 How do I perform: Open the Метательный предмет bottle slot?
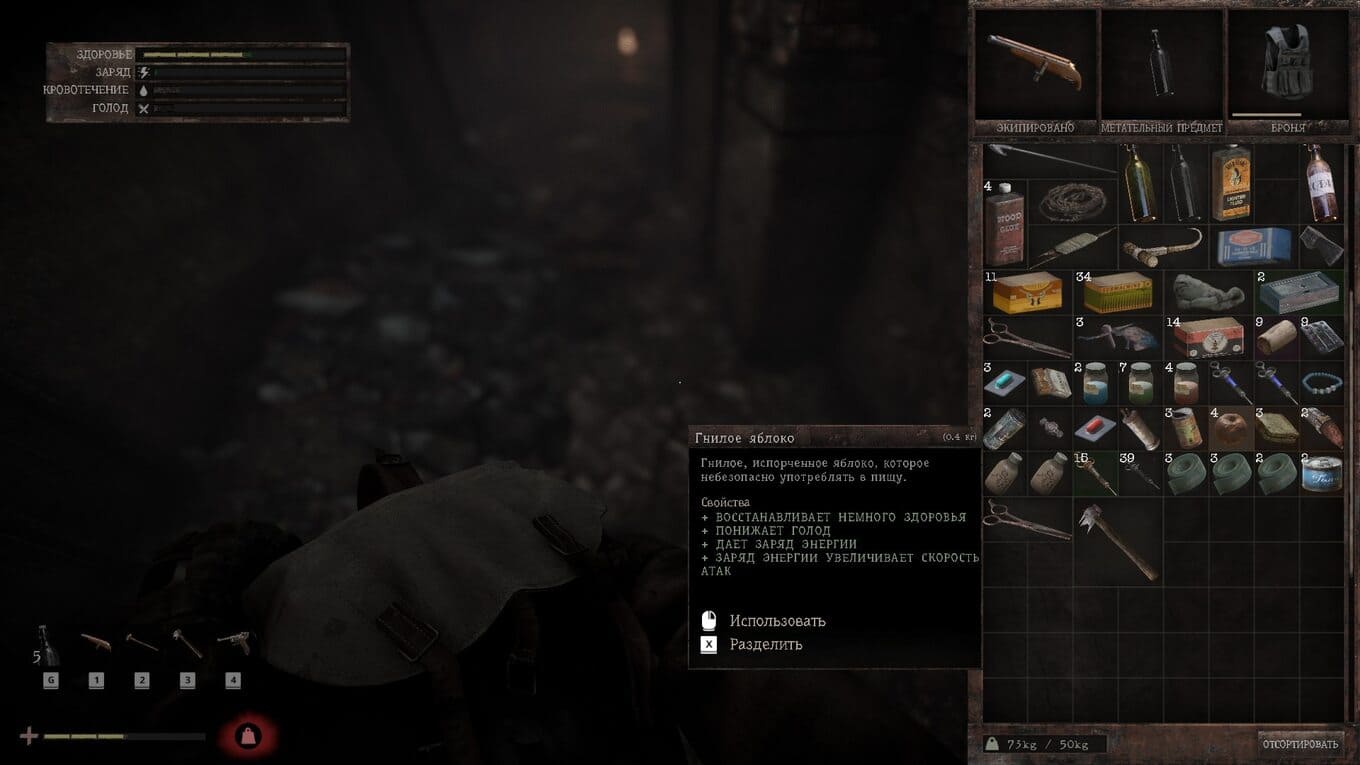click(1162, 65)
